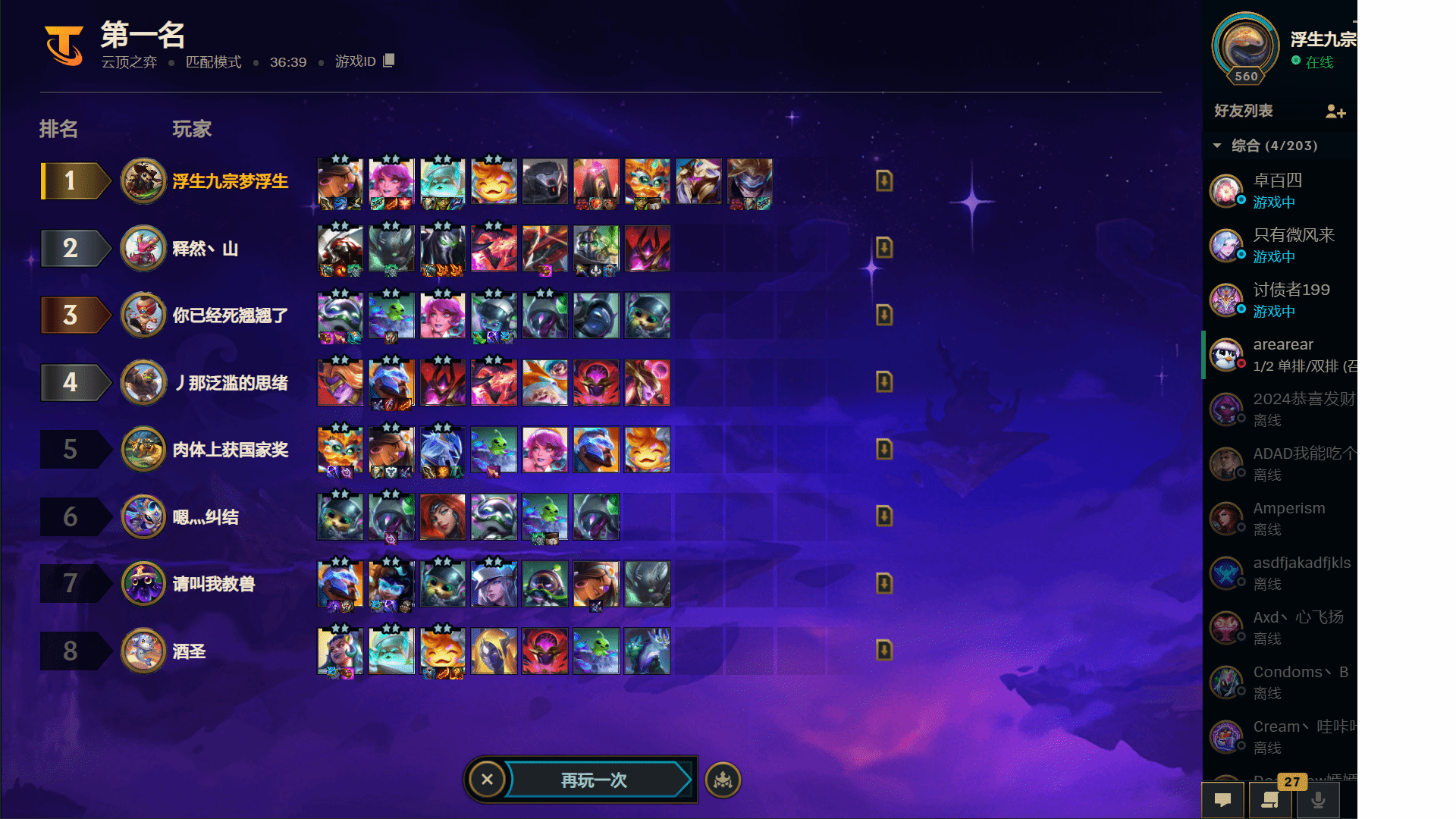Screen dimensions: 1456x819
Task: Select fifth-place player 肉体上获国家奖
Action: [x=230, y=450]
